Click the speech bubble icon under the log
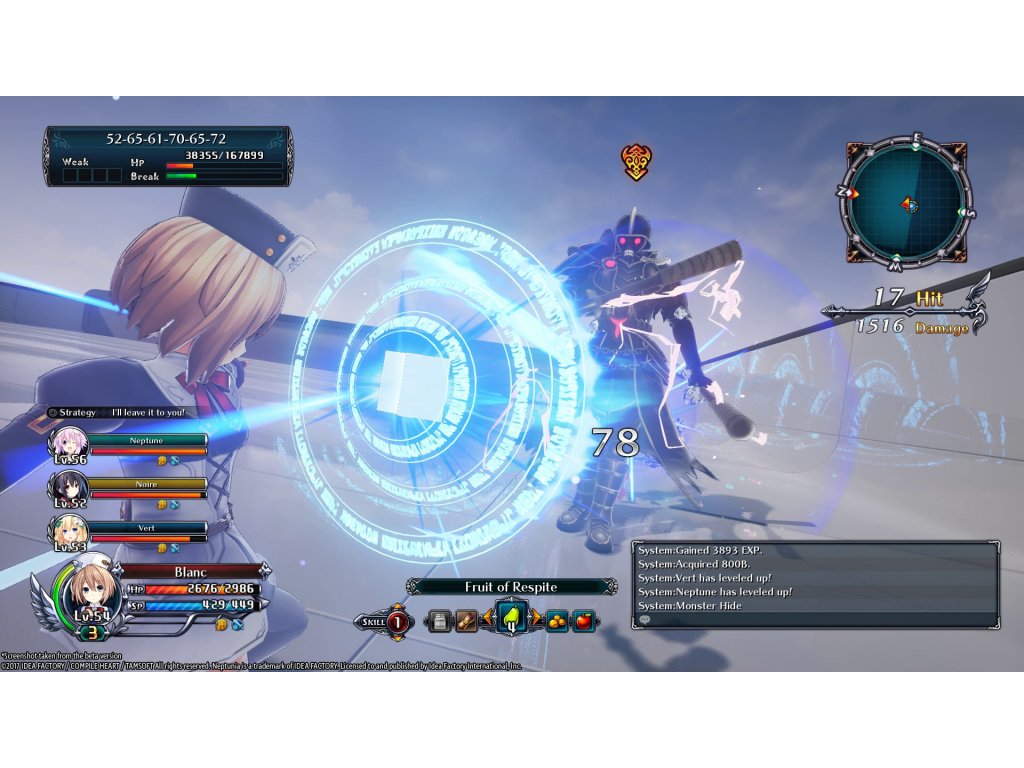The image size is (1024, 768). [645, 620]
